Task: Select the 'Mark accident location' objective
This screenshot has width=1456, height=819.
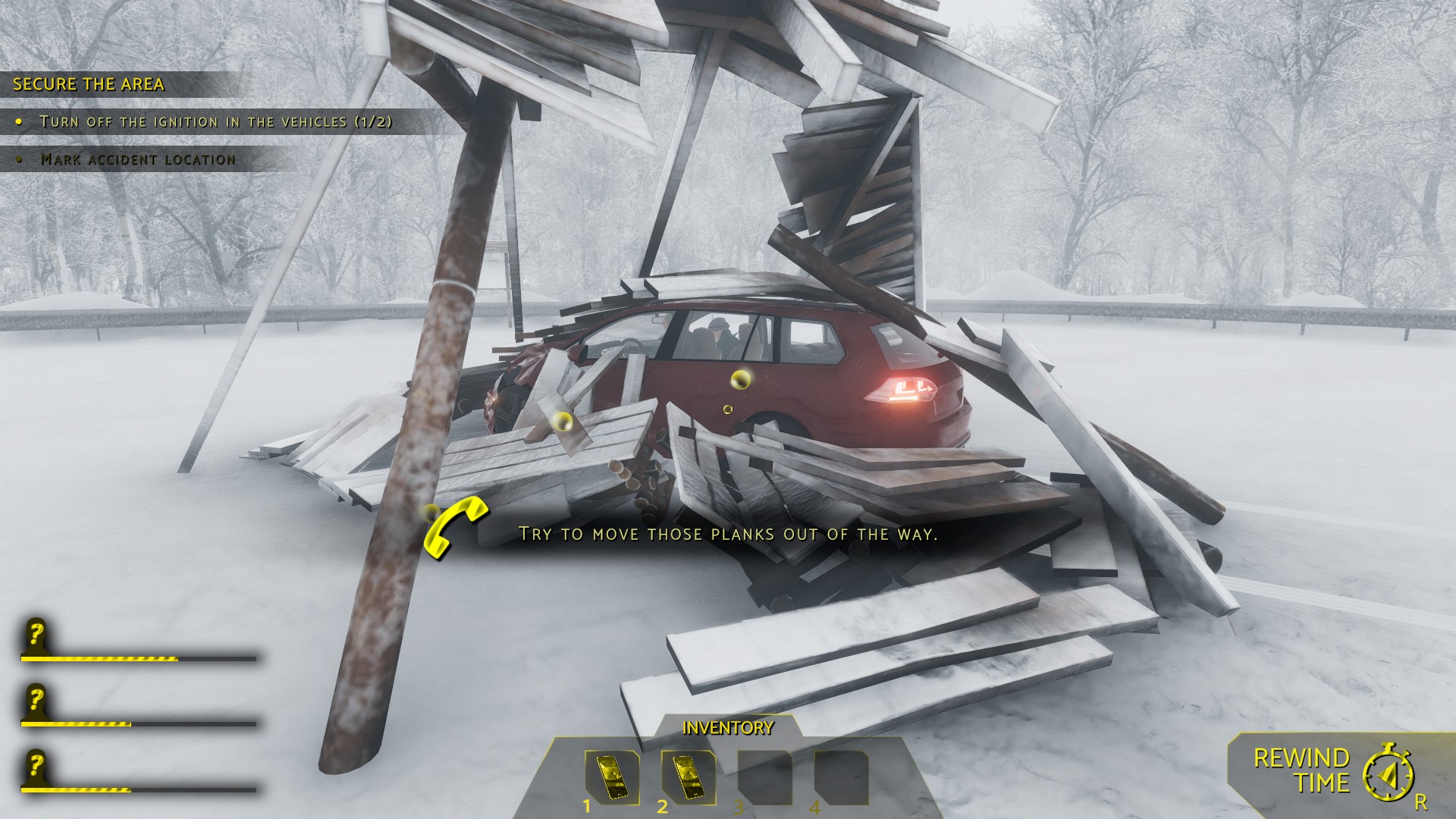Action: click(138, 159)
